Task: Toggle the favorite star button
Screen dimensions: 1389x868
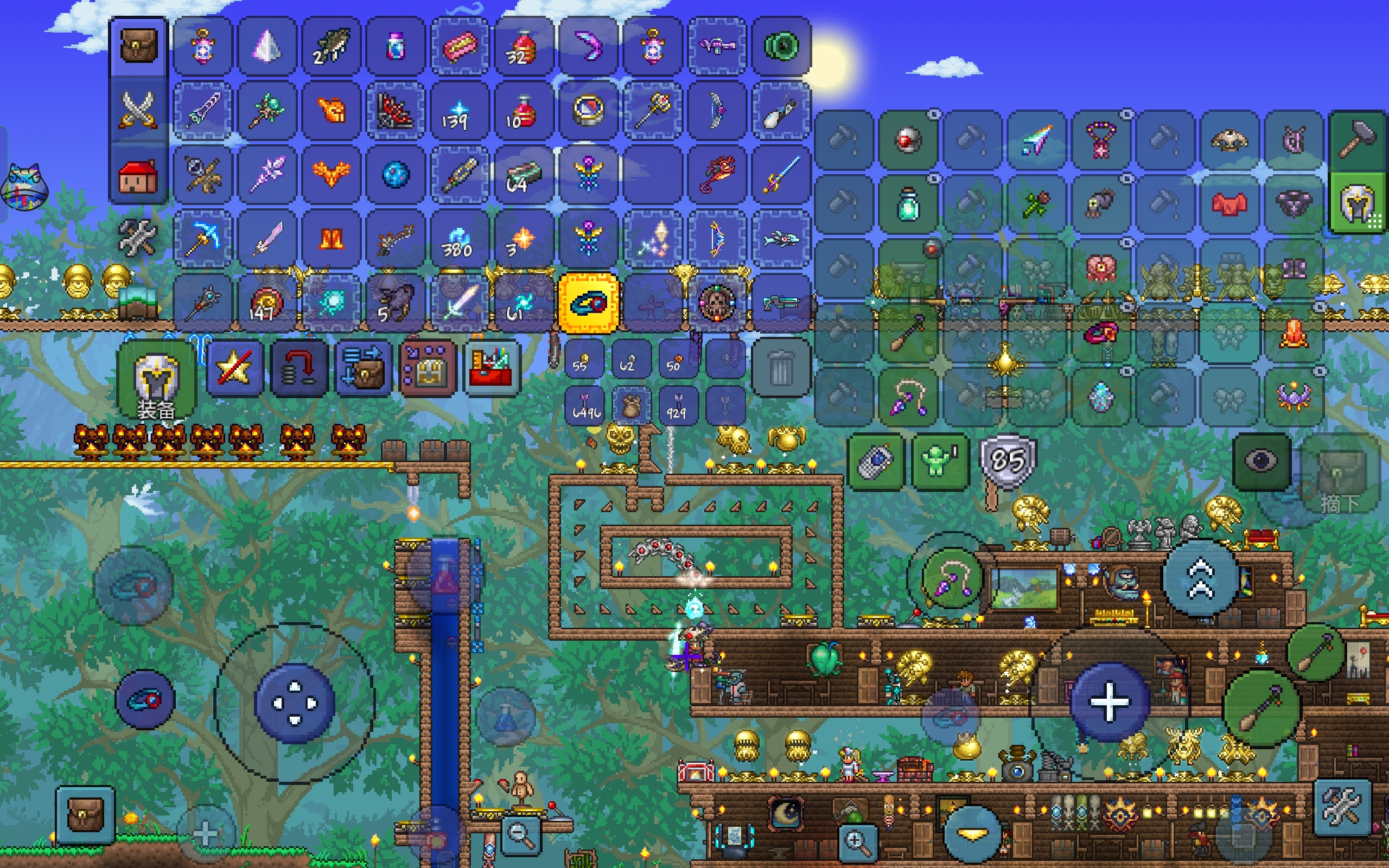Action: tap(234, 367)
